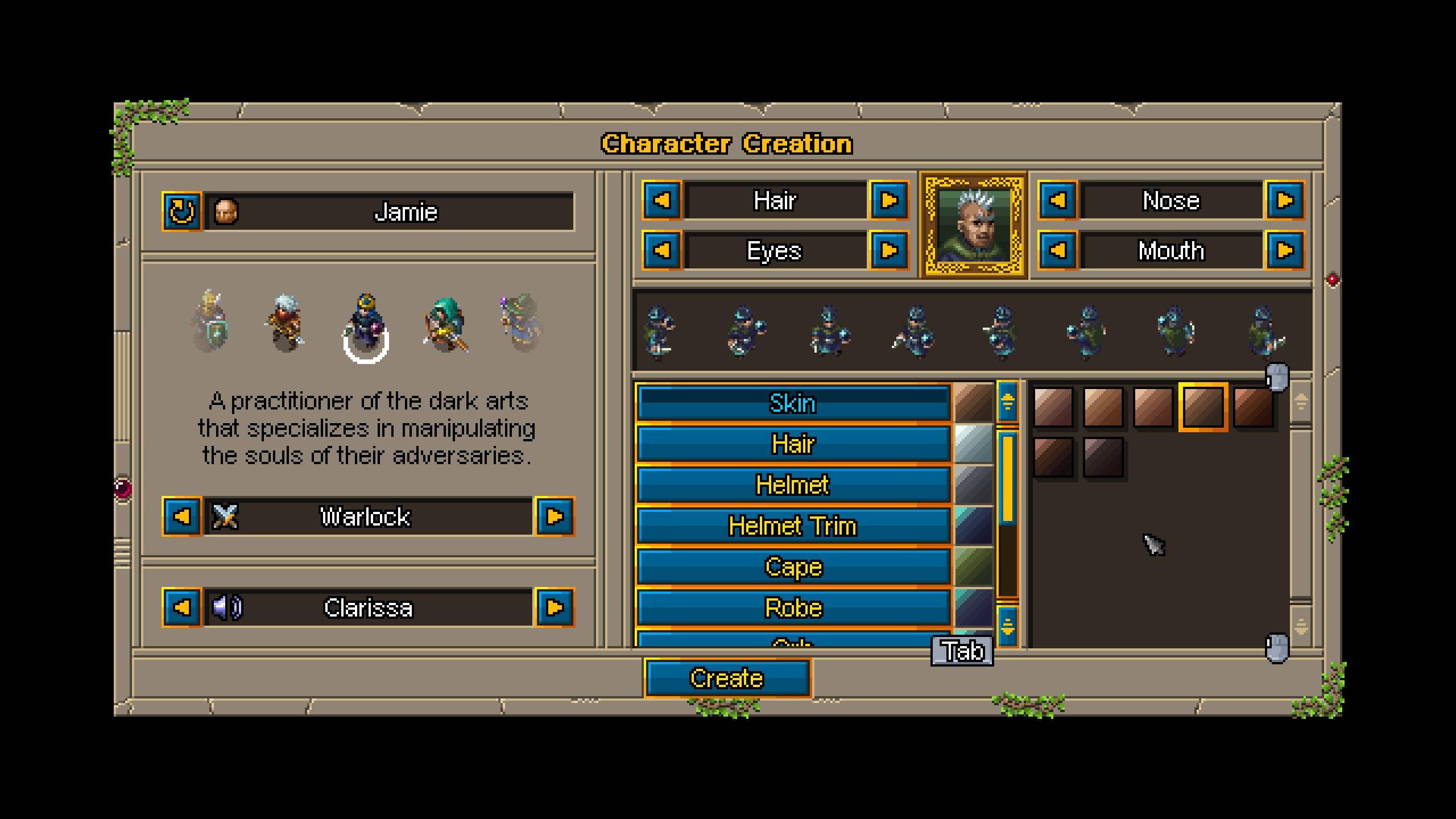Click the Hair color category bar

click(793, 444)
